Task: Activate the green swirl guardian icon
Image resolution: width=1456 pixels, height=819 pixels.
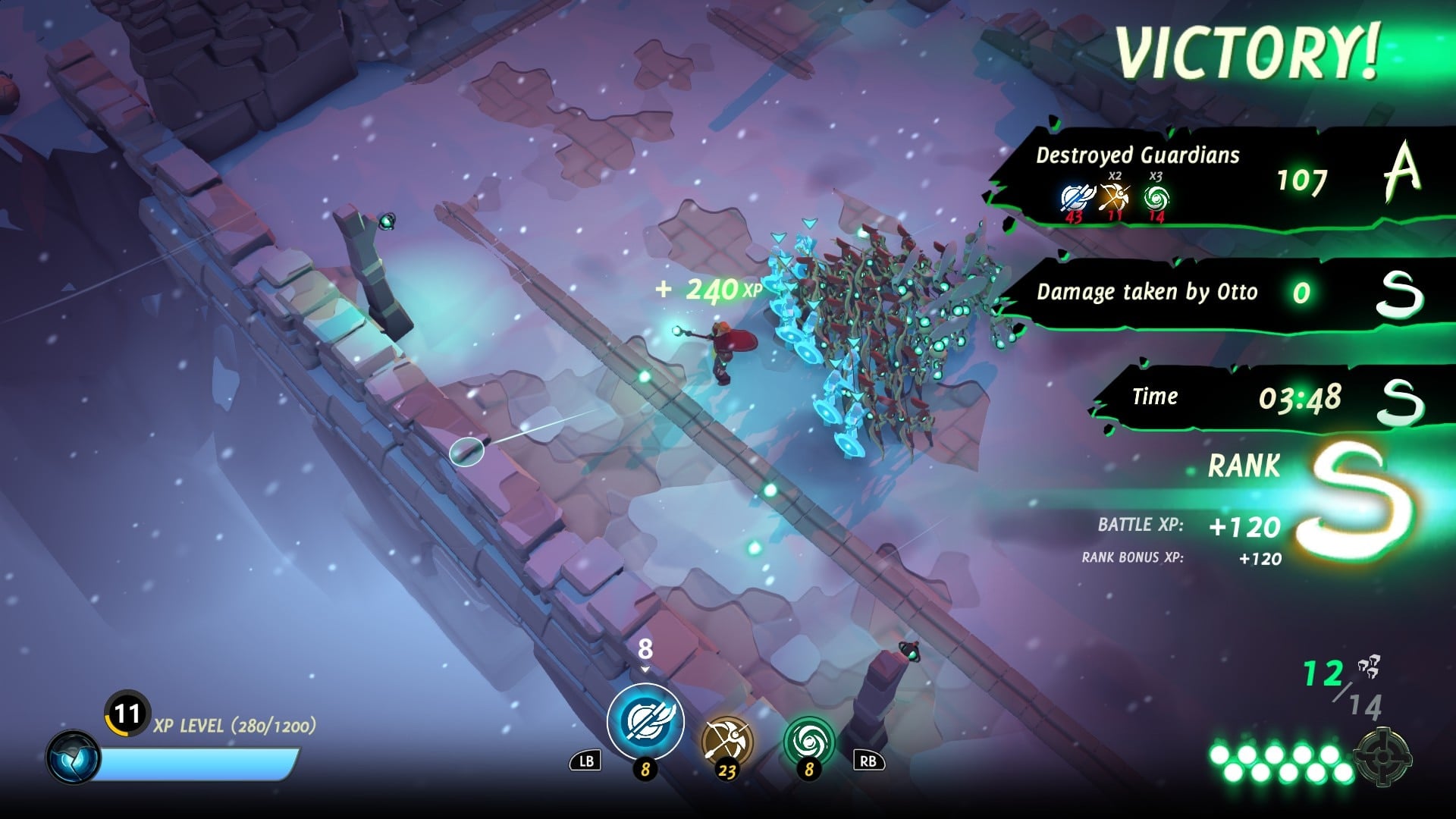Action: [808, 741]
